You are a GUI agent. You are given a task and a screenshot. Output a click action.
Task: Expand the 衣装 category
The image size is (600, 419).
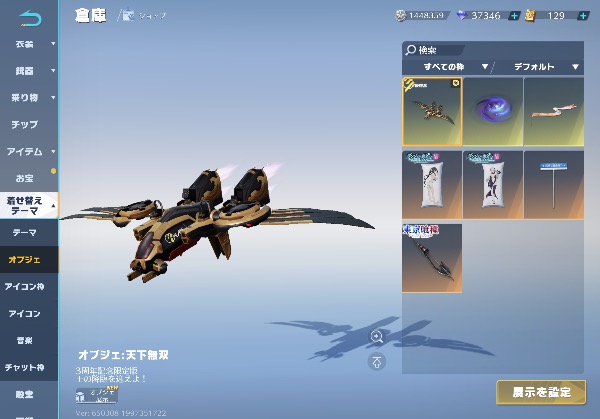[x=28, y=44]
